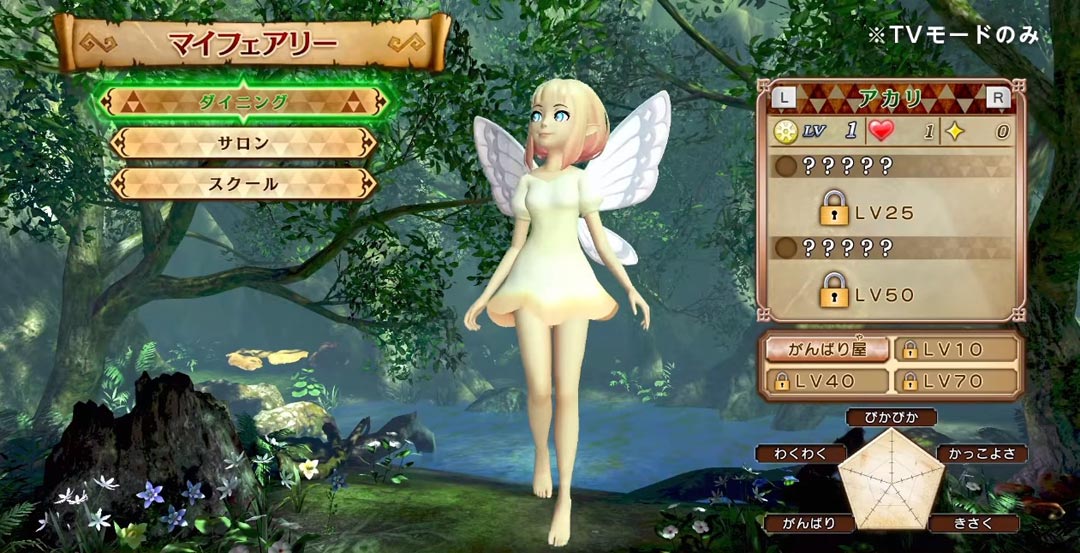Select the locked LV50 skill row
1080x553 pixels.
click(890, 293)
